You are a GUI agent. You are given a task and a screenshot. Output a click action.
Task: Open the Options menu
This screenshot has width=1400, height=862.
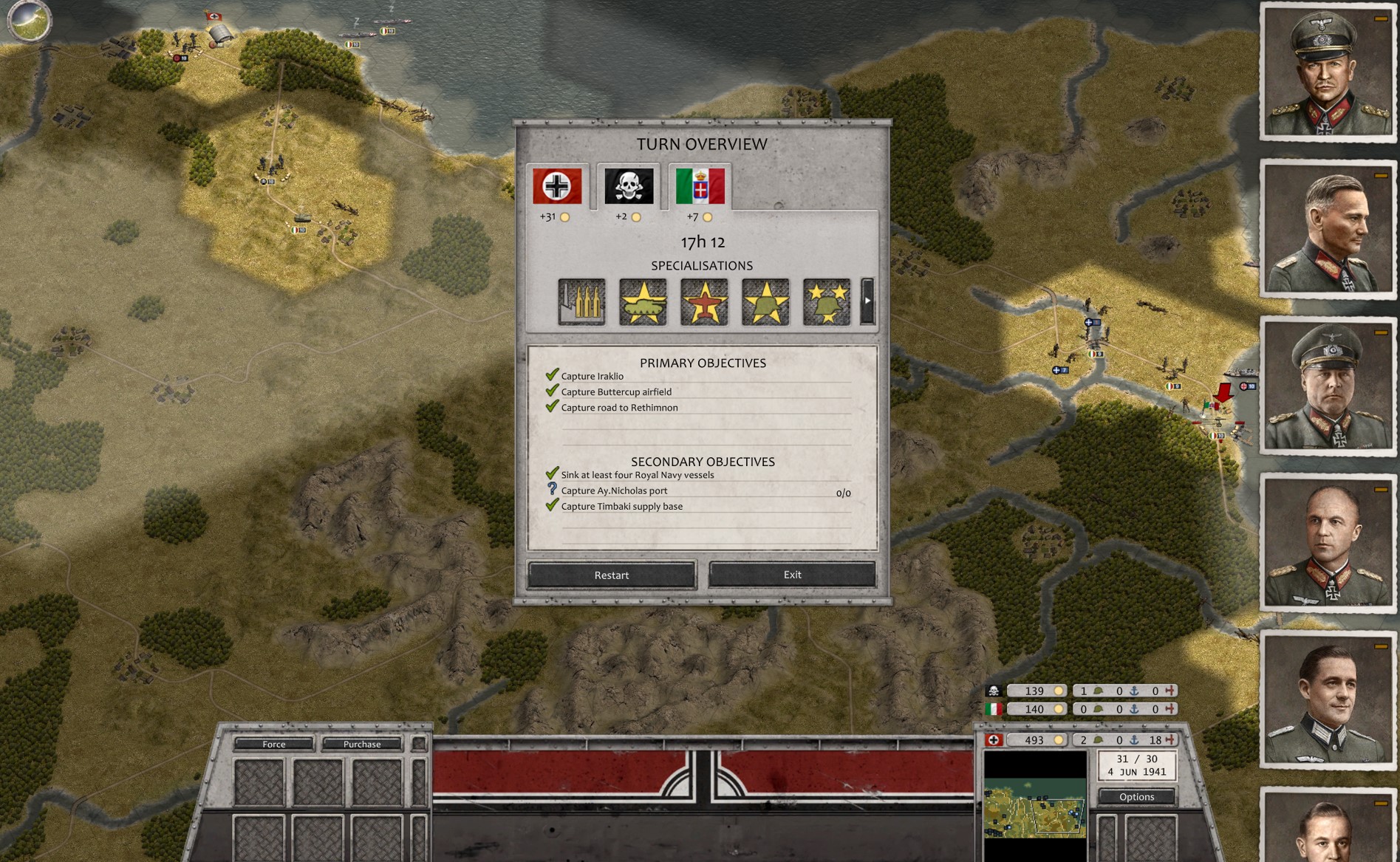[1136, 796]
